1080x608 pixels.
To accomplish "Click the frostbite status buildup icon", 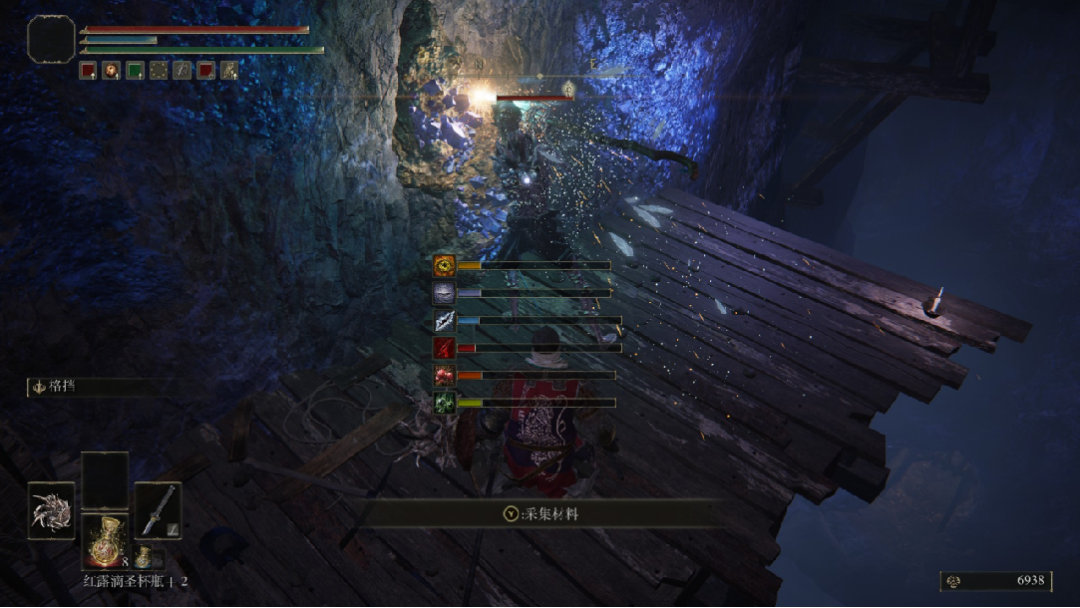I will pos(444,320).
